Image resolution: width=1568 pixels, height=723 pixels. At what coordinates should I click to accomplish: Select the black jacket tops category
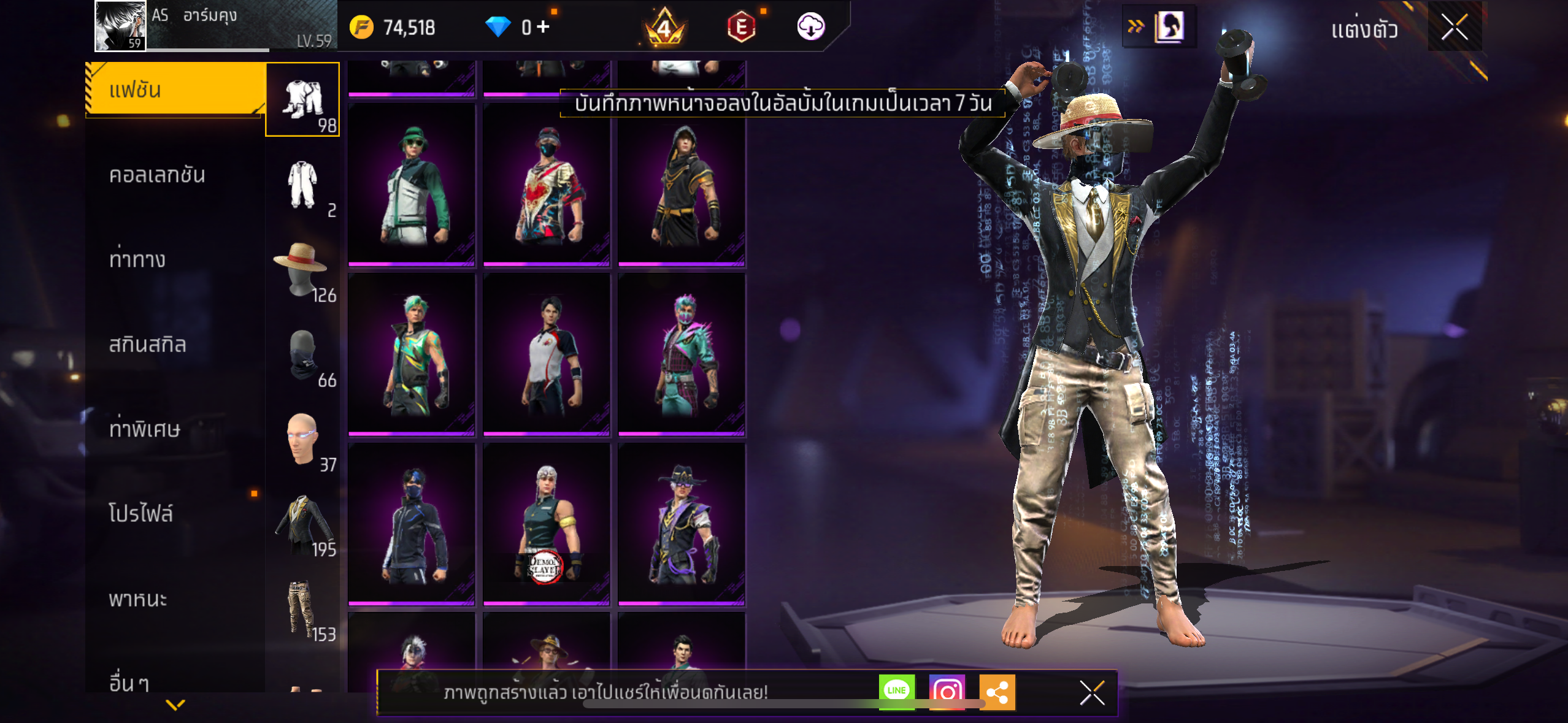pyautogui.click(x=302, y=522)
